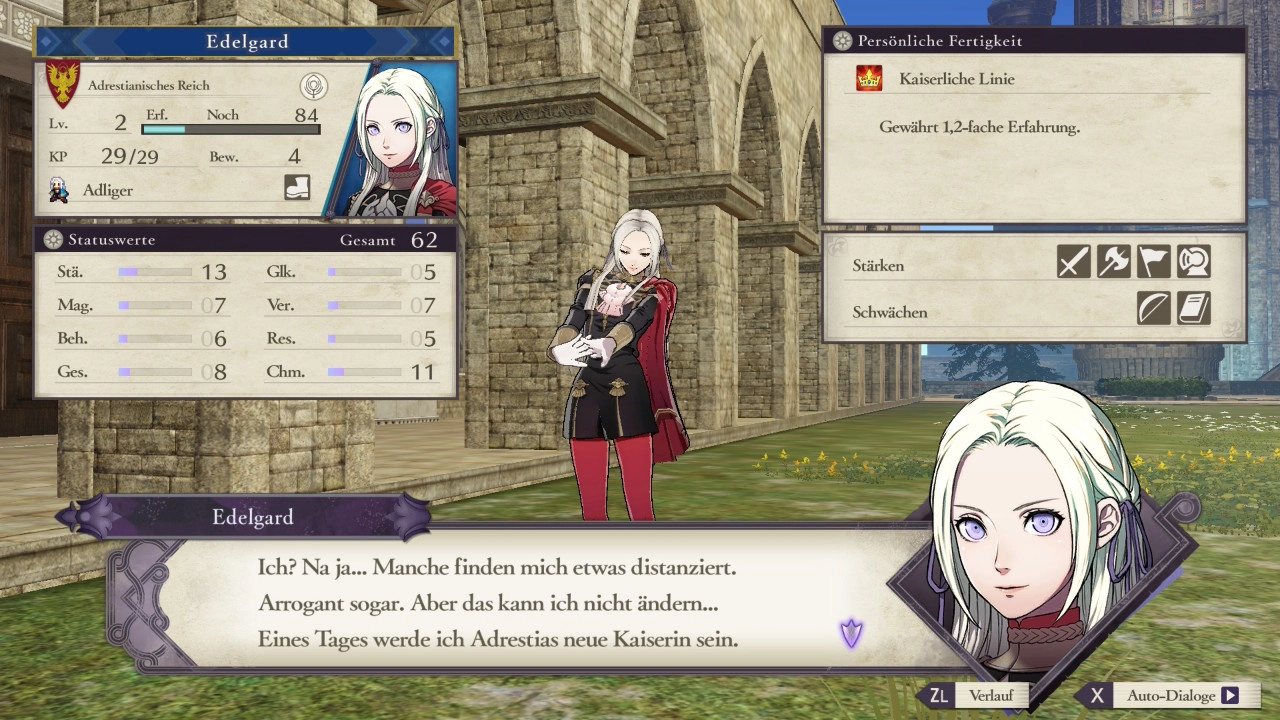1280x720 pixels.
Task: Advance dialogue with the purple arrow indicator
Action: [x=851, y=633]
